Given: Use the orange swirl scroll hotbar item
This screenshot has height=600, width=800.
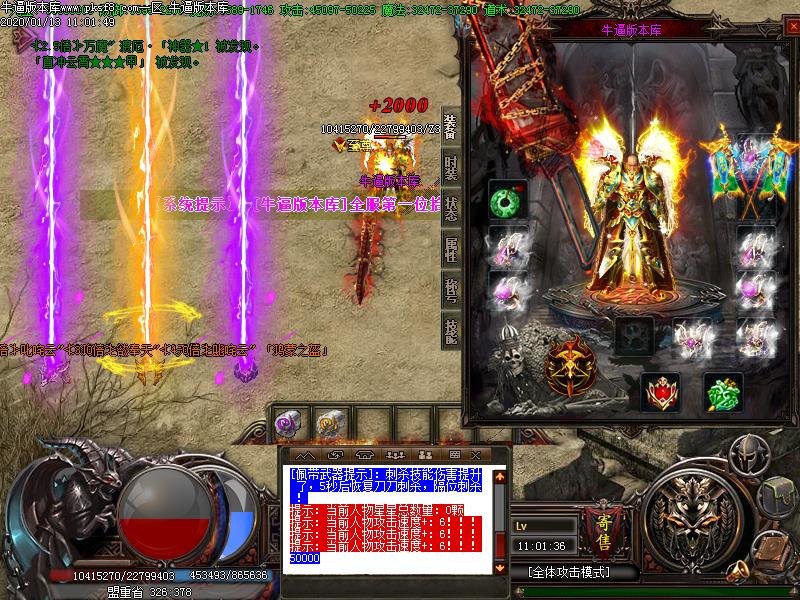Looking at the screenshot, I should tap(328, 424).
